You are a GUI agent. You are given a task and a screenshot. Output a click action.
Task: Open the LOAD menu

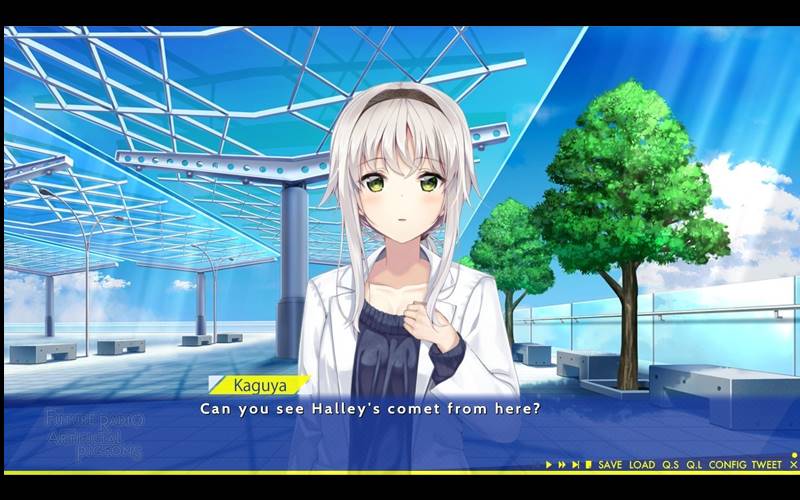[642, 465]
